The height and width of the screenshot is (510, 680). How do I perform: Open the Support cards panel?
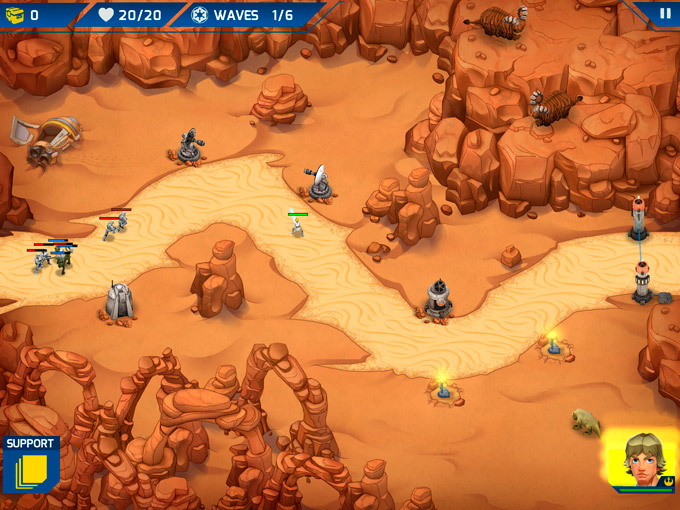[x=30, y=466]
